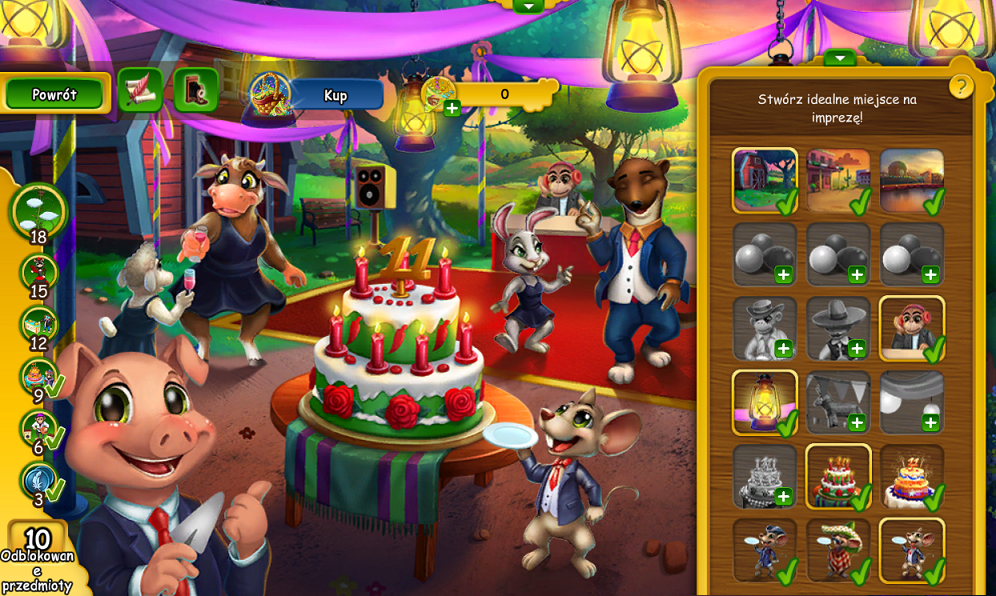Select the mouse in sombrero outfit
The image size is (996, 596).
pyautogui.click(x=839, y=550)
